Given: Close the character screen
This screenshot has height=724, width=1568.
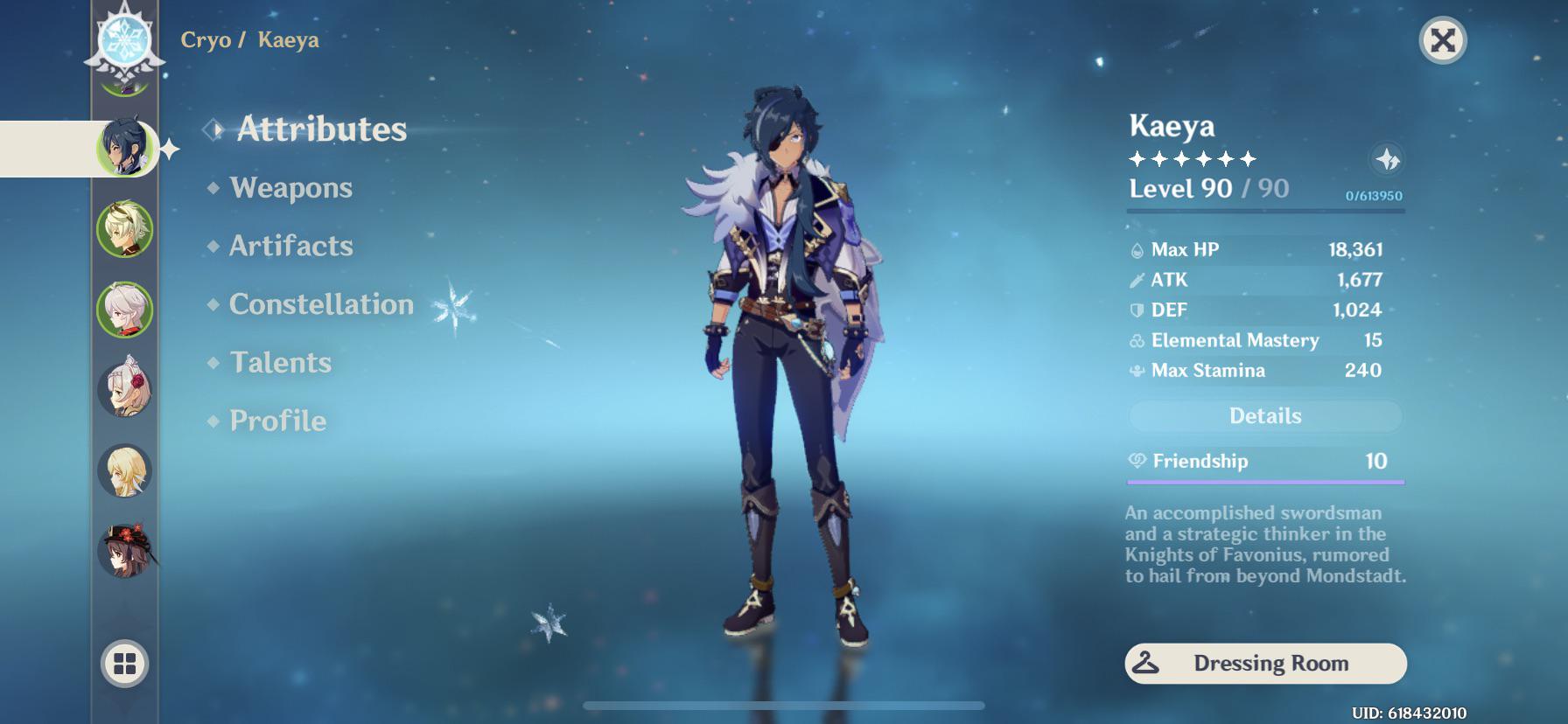Looking at the screenshot, I should 1442,40.
